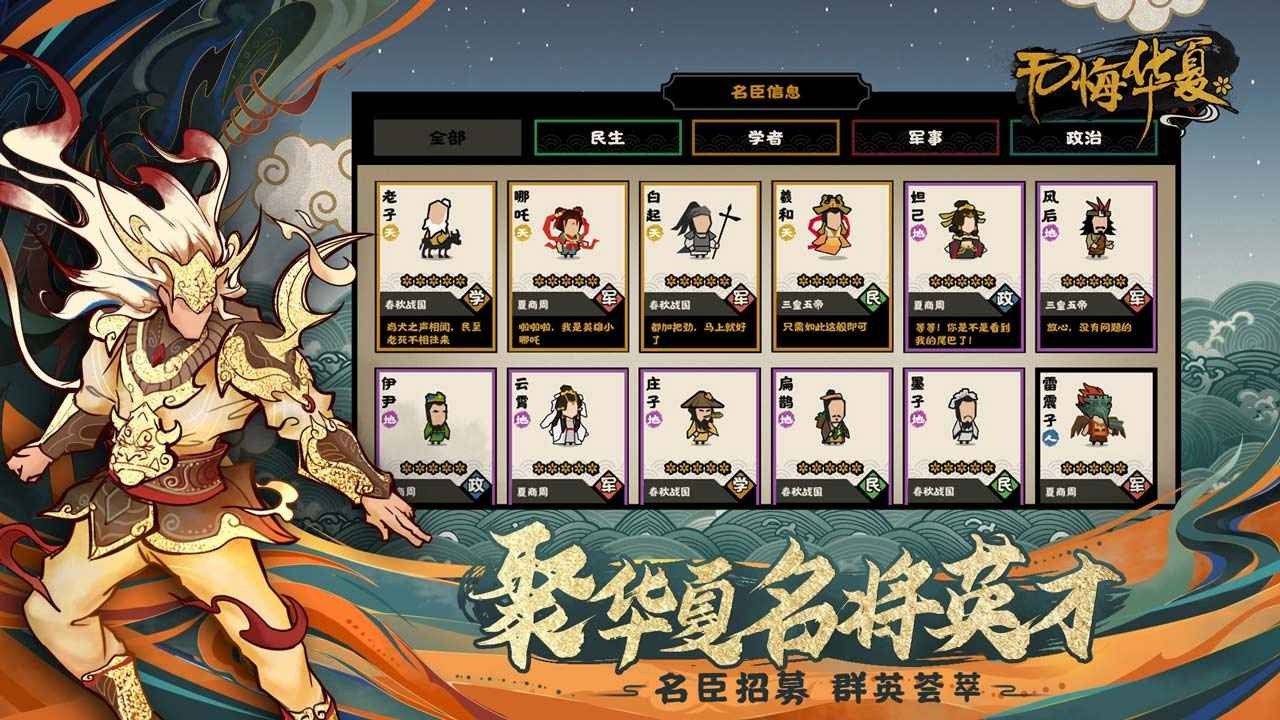
Task: Select the 扁鹊 character portrait
Action: pyautogui.click(x=833, y=420)
